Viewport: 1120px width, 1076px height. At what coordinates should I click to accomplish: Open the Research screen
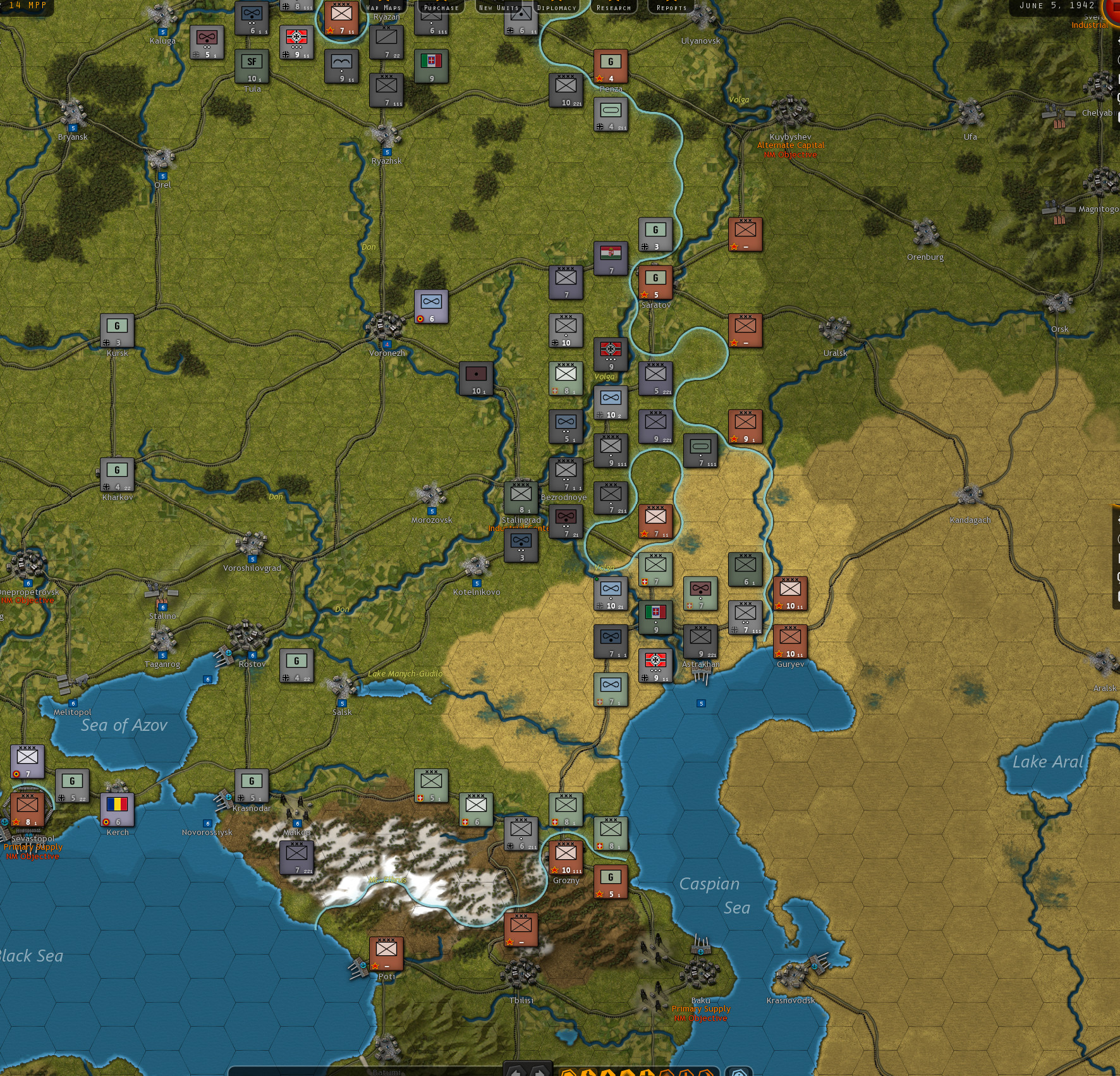tap(614, 8)
